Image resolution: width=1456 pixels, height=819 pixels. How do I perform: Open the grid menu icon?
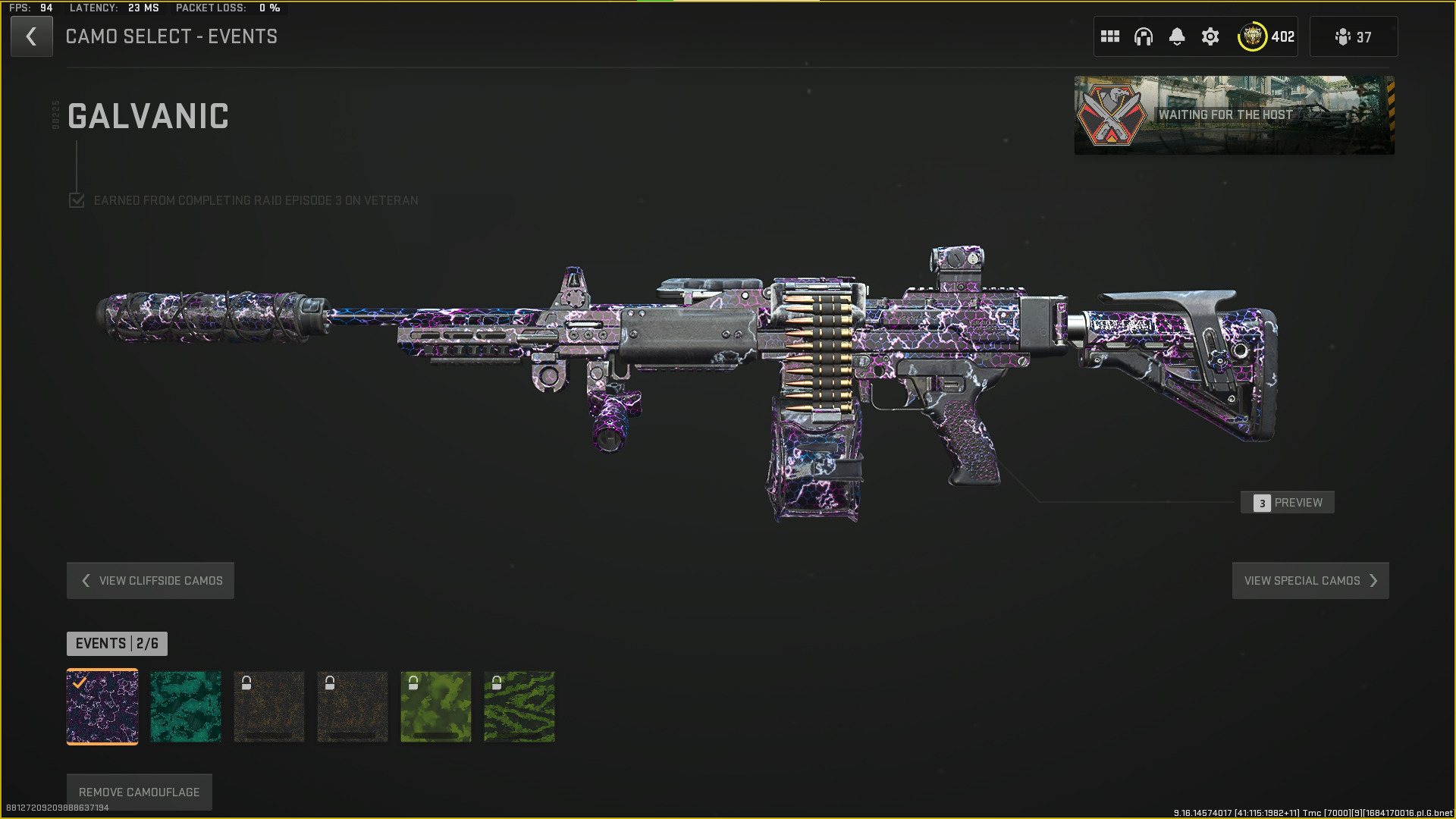pos(1110,36)
